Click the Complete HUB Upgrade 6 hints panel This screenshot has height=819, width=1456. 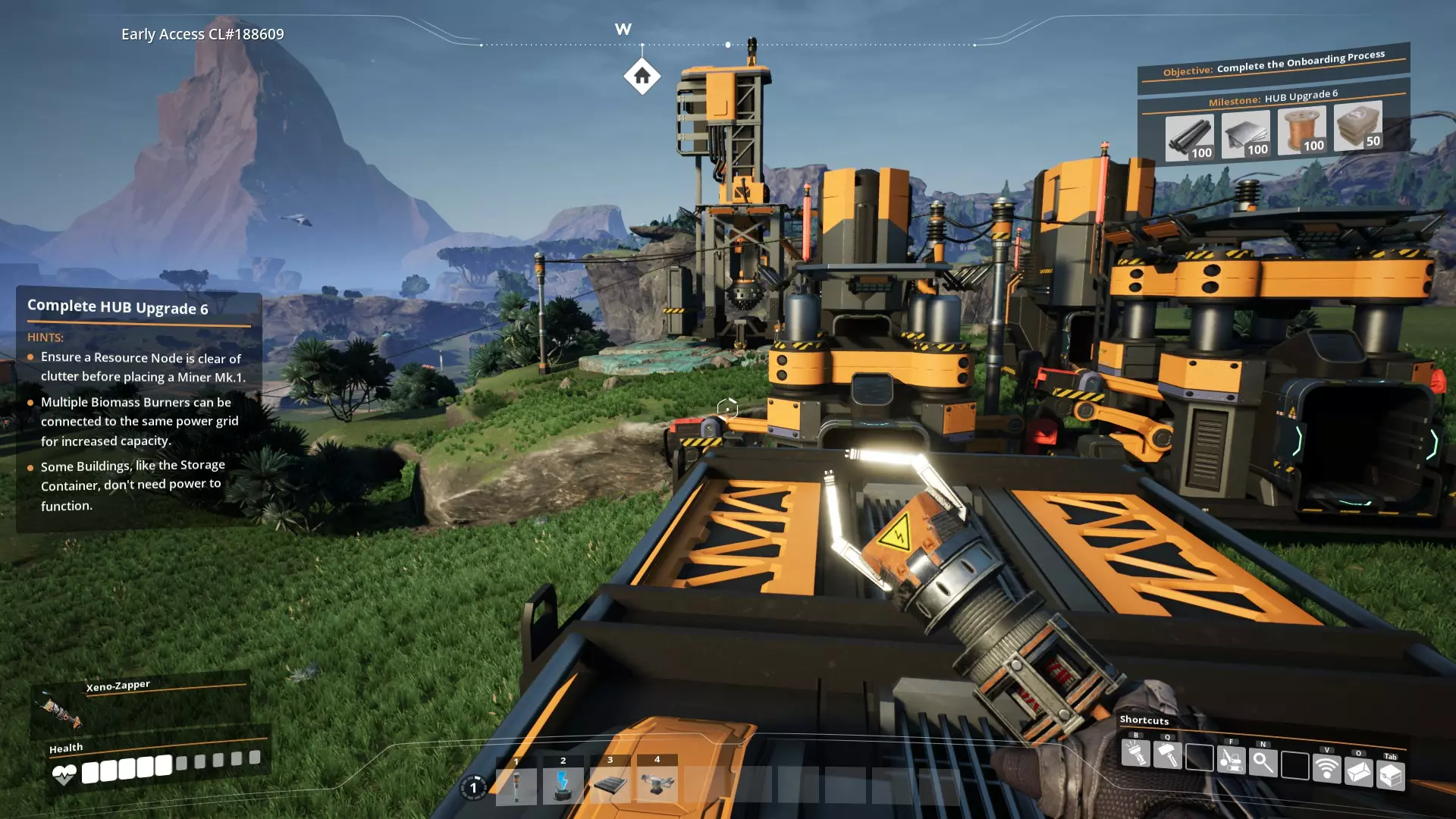coord(139,409)
